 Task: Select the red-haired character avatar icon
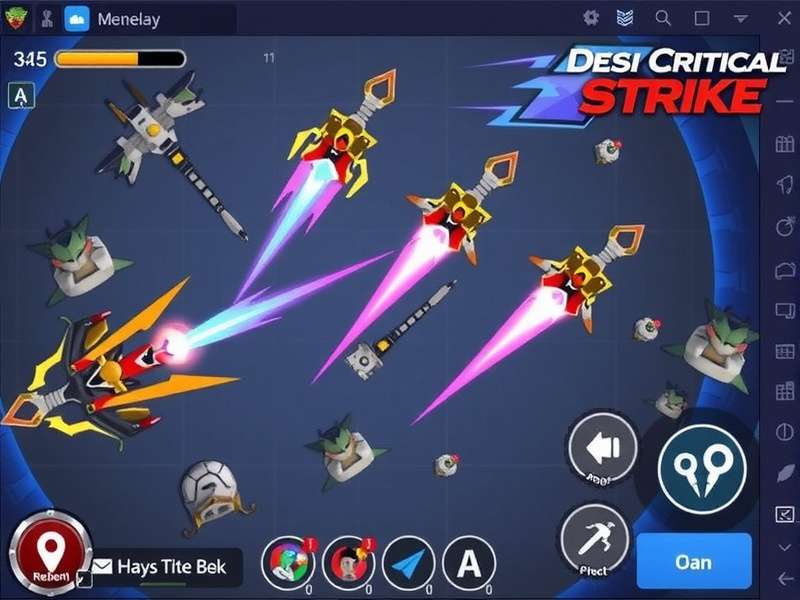(x=347, y=562)
